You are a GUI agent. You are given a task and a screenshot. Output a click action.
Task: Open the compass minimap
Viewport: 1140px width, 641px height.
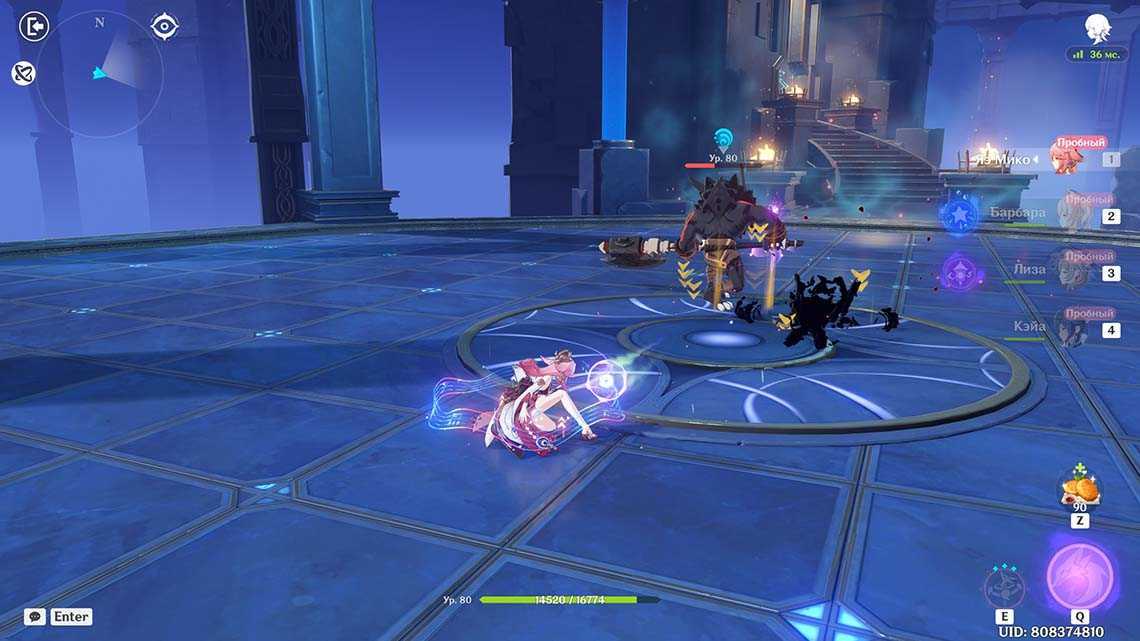click(100, 73)
